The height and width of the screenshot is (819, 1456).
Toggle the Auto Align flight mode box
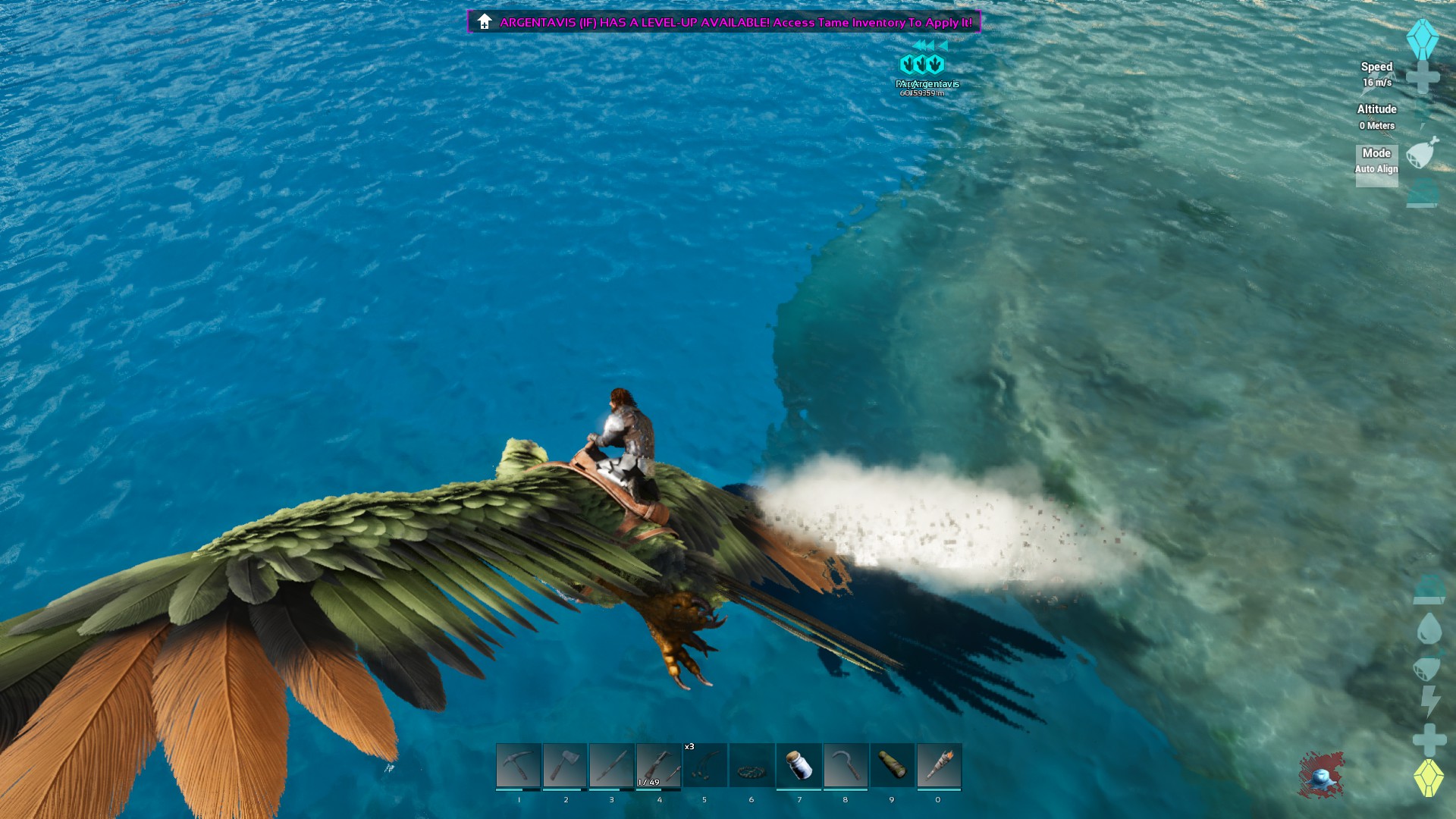click(1376, 165)
